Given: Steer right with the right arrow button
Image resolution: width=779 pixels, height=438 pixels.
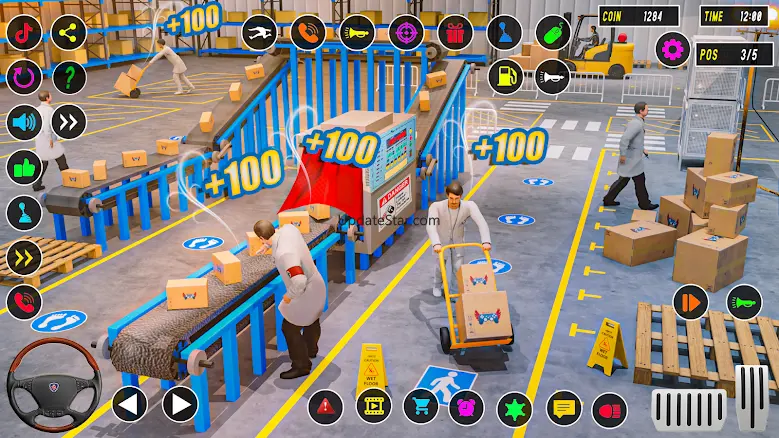Looking at the screenshot, I should [179, 404].
